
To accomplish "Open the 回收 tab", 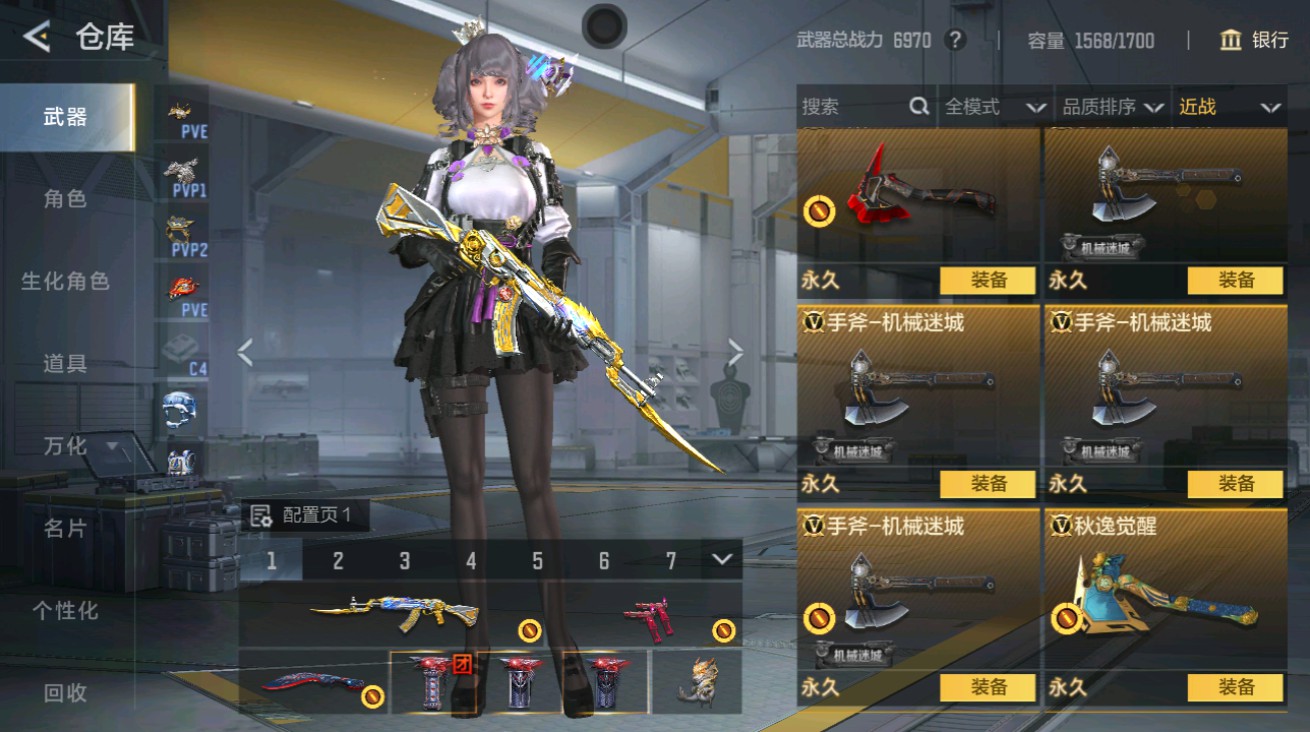I will [65, 692].
